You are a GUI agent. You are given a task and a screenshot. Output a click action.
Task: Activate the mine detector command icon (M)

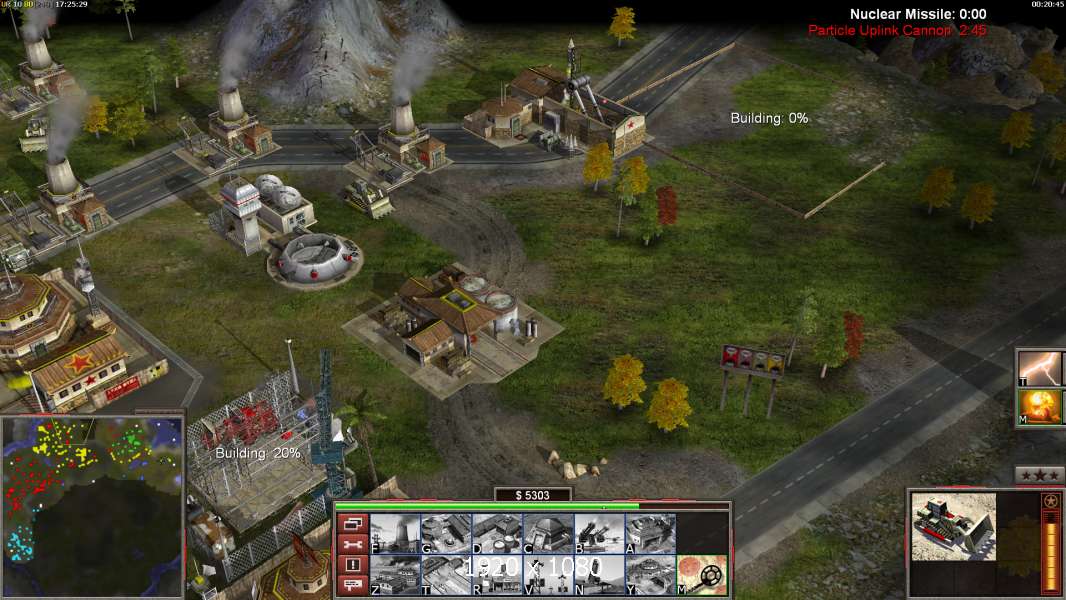pyautogui.click(x=702, y=575)
